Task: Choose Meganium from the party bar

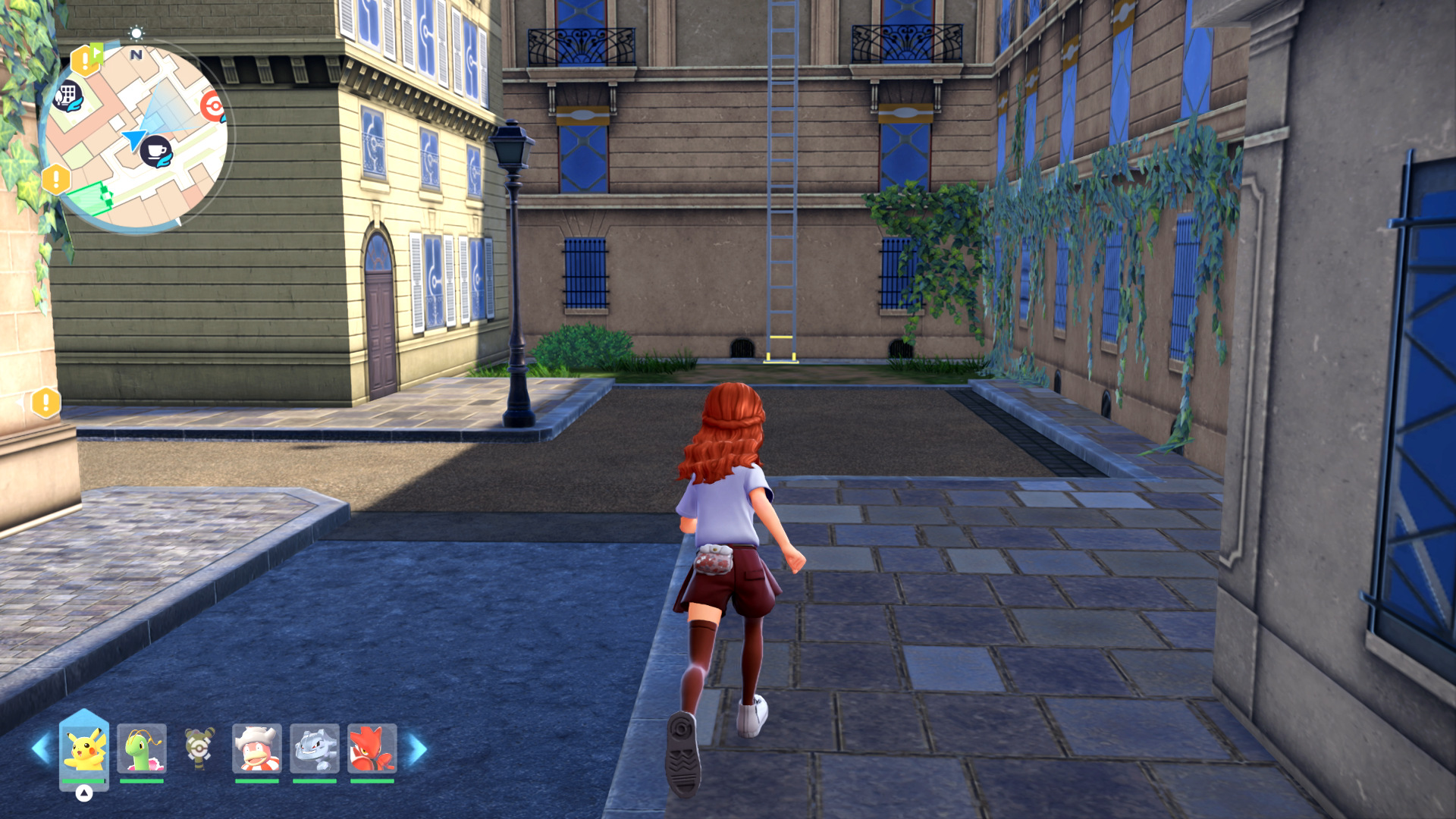Action: pyautogui.click(x=142, y=748)
